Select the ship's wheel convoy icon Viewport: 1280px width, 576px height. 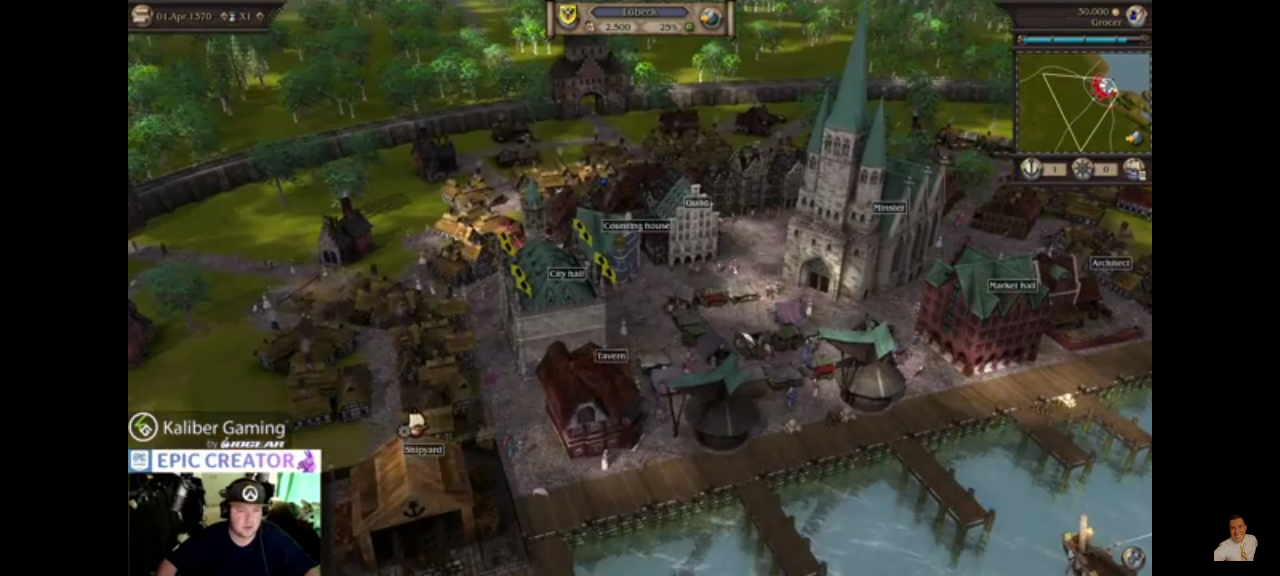pos(1082,169)
